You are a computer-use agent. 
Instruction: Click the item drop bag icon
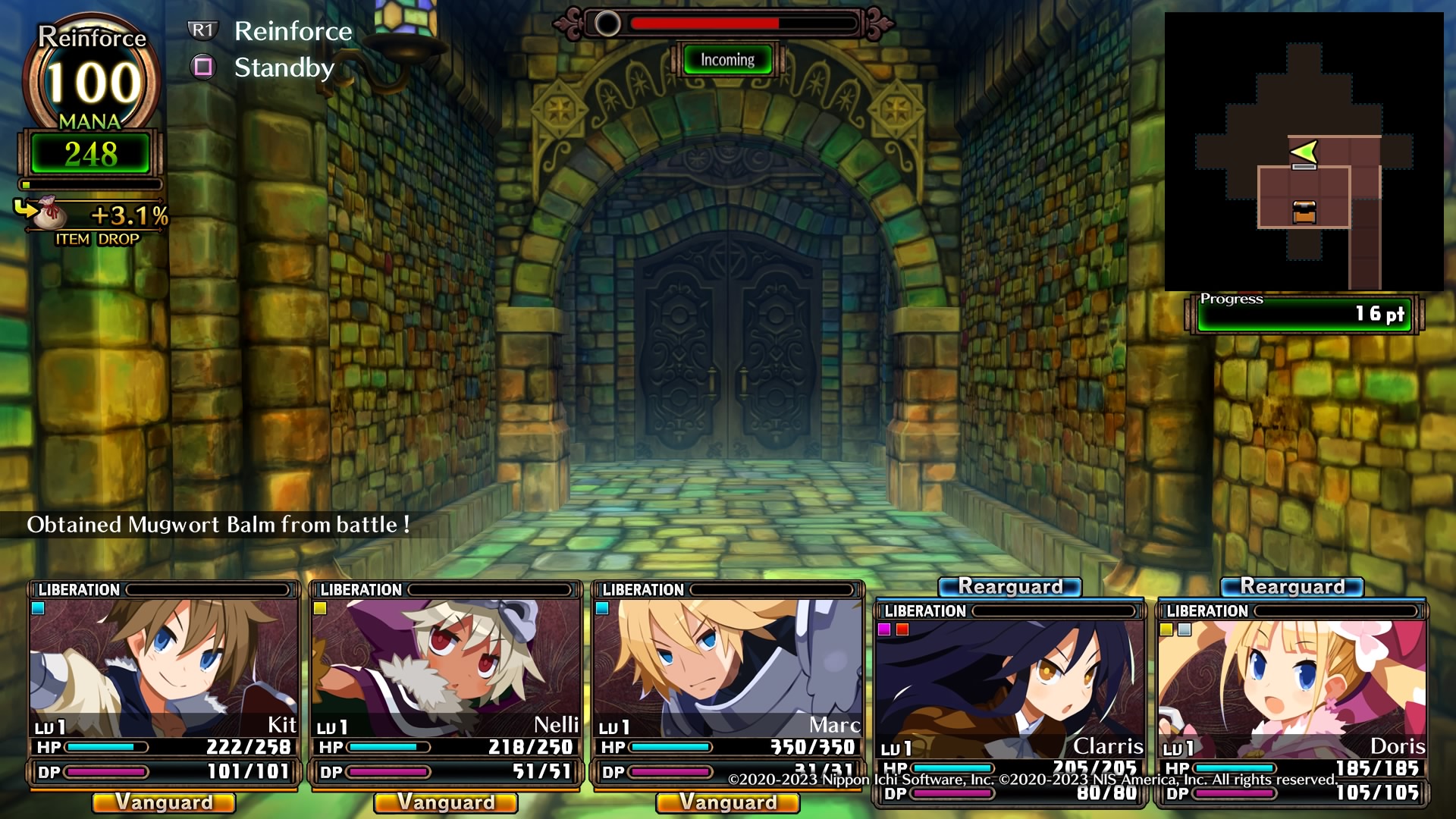click(50, 213)
